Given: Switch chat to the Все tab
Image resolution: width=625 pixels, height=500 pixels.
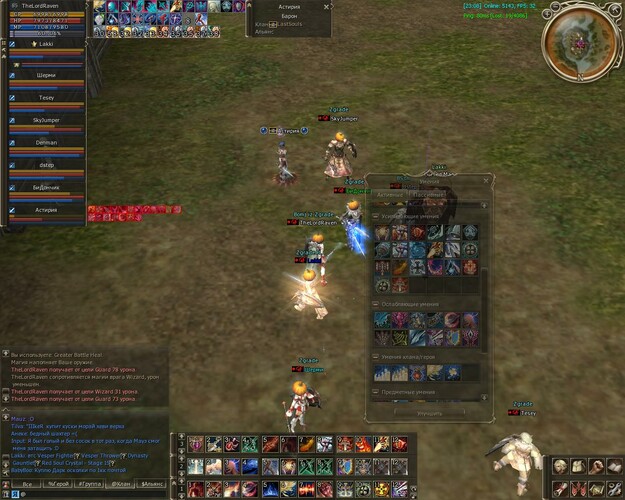Looking at the screenshot, I should pos(27,483).
